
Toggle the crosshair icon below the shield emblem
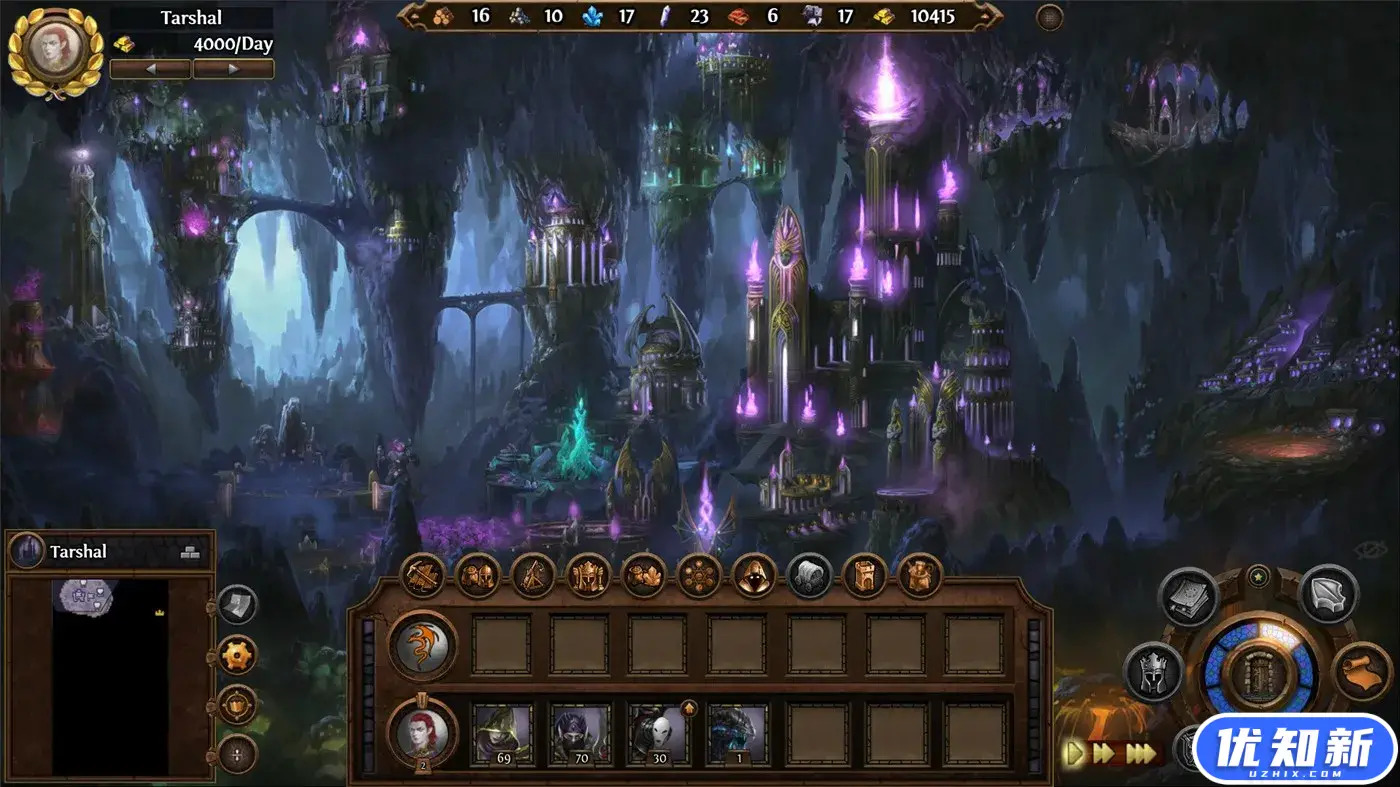(x=236, y=755)
